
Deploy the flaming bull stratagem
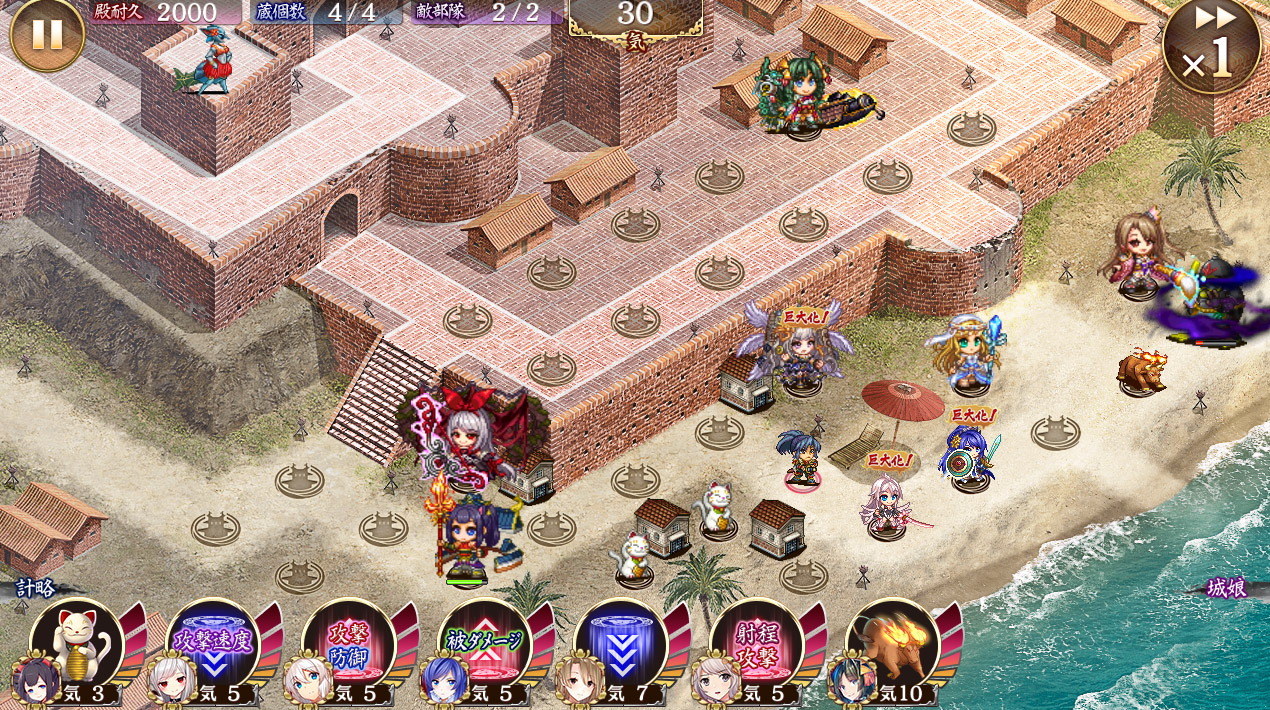pos(893,645)
